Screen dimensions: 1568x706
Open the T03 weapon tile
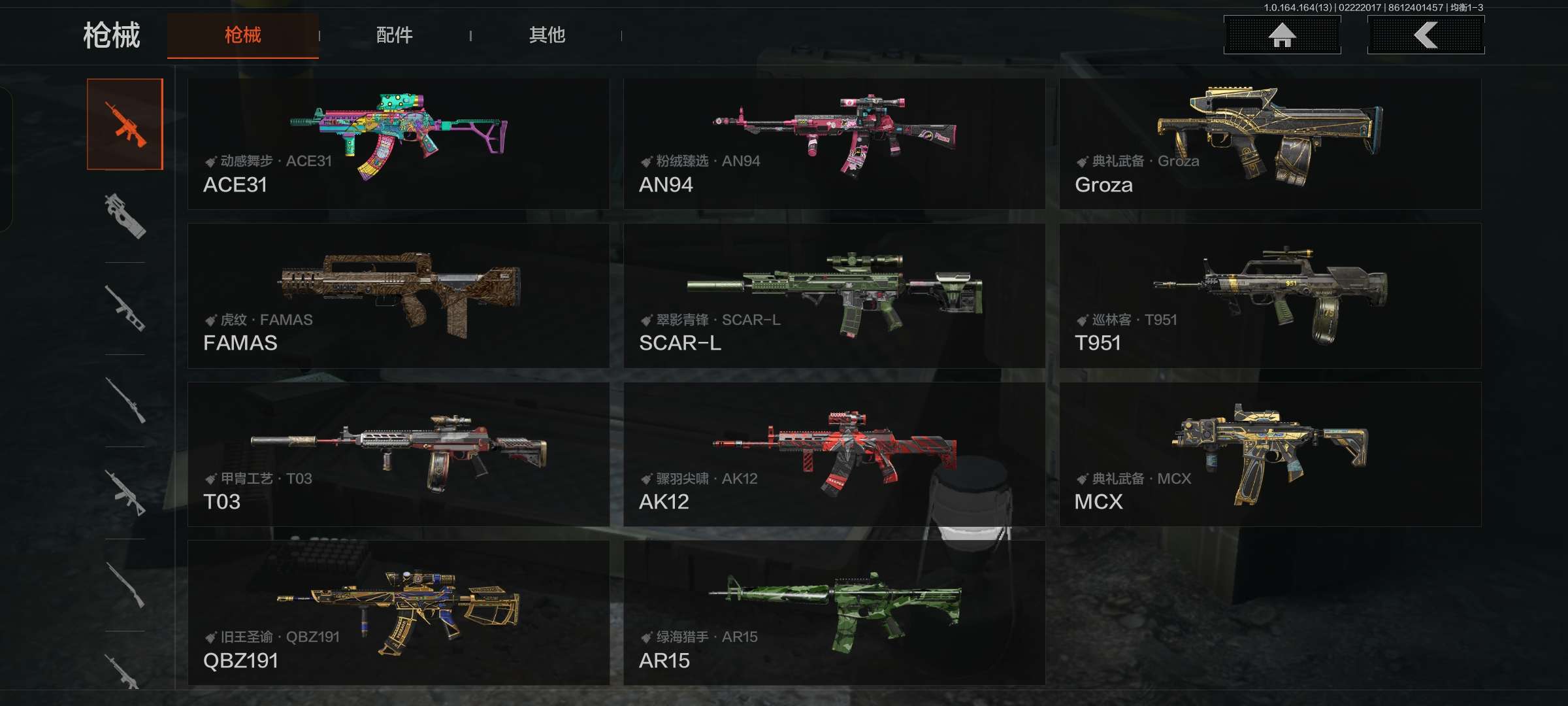click(x=399, y=454)
